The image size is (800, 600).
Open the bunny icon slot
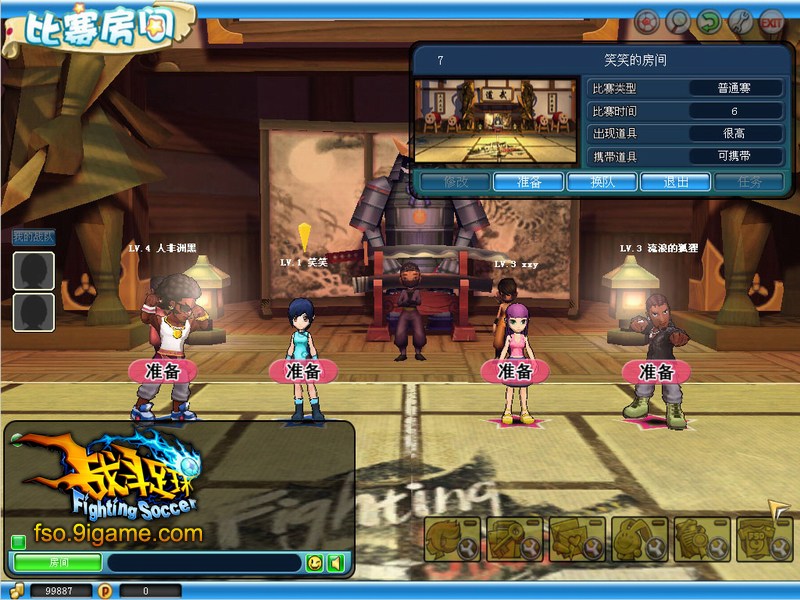639,540
